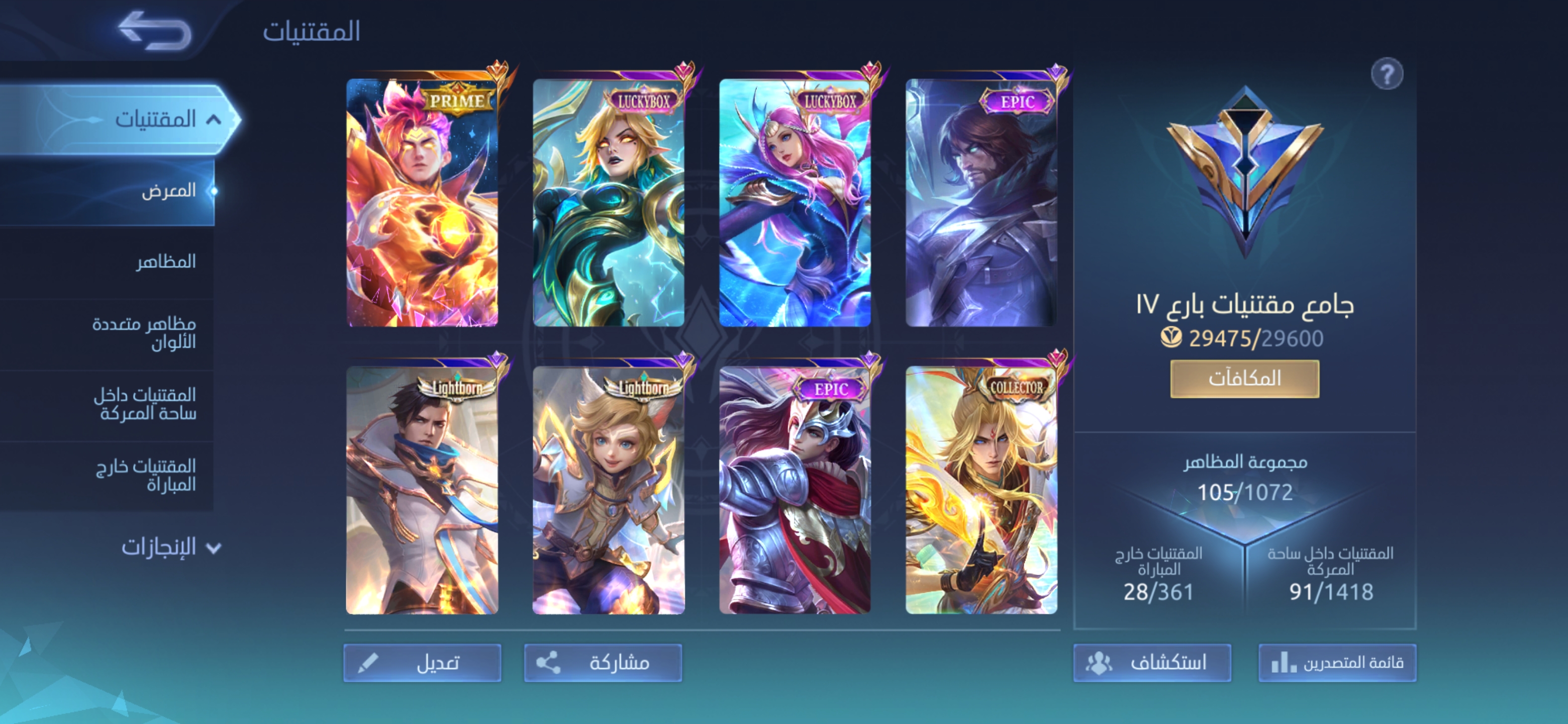The image size is (1568, 724).
Task: Show قائمة المتصدرين leaderboard
Action: point(1337,663)
